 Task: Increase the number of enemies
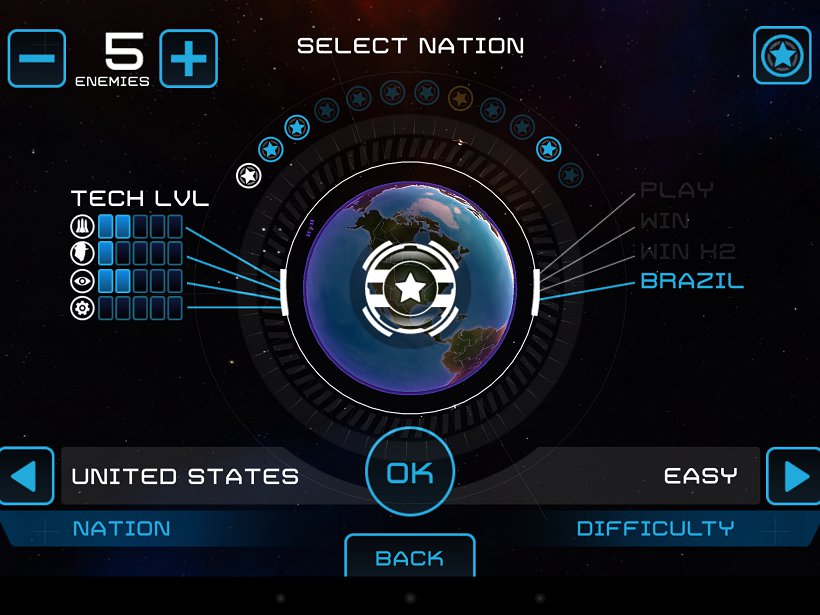click(188, 58)
